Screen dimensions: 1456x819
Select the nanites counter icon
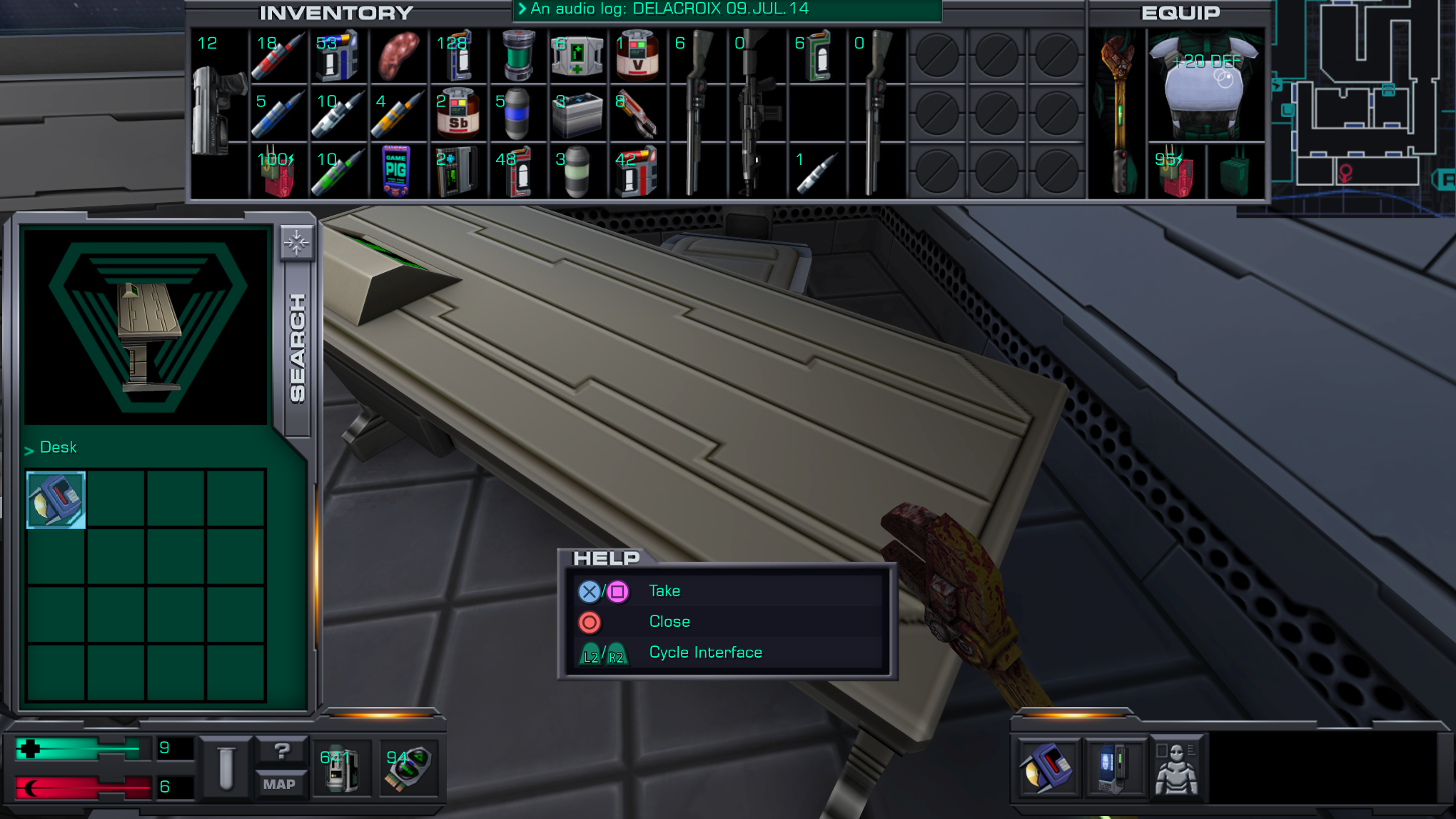coord(341,768)
